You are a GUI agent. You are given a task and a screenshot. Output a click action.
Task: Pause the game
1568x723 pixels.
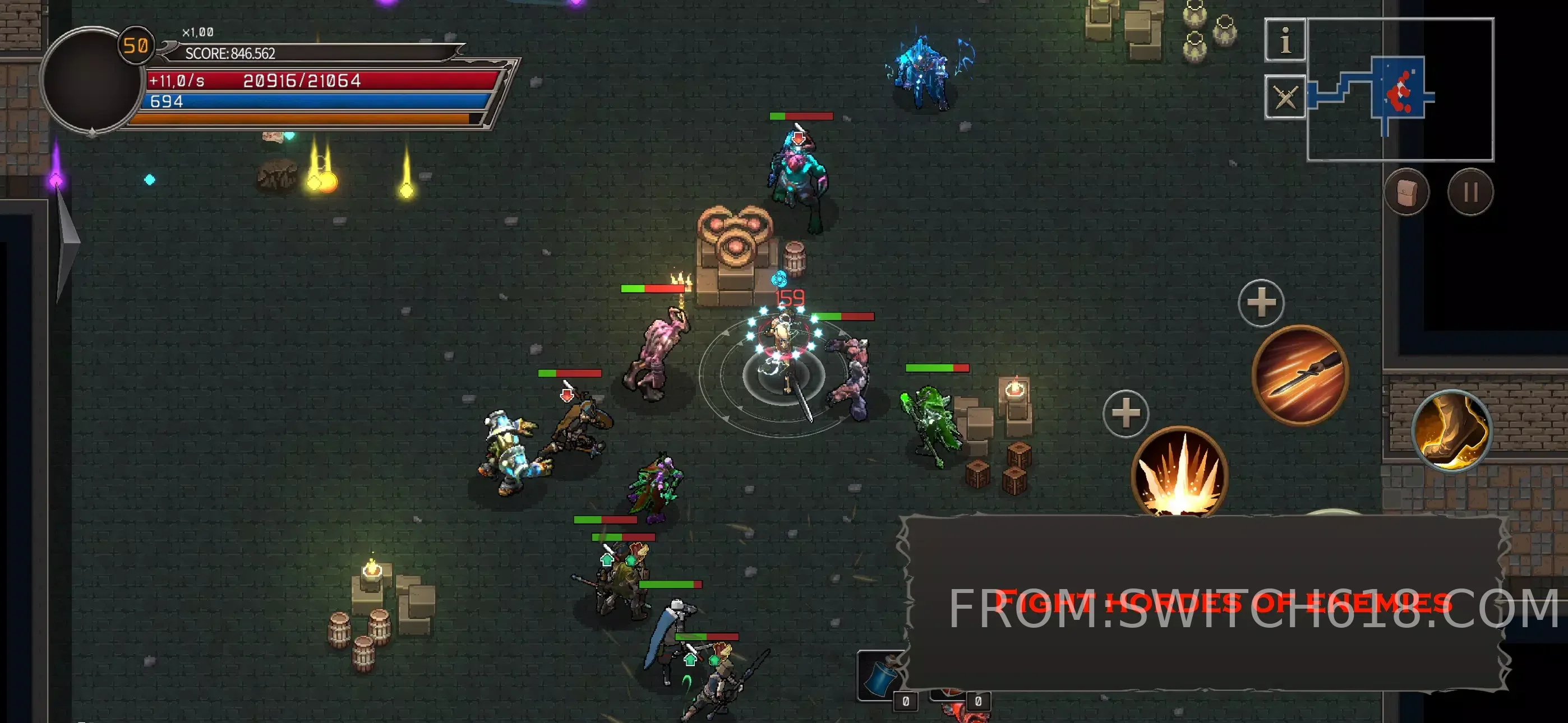pos(1470,193)
